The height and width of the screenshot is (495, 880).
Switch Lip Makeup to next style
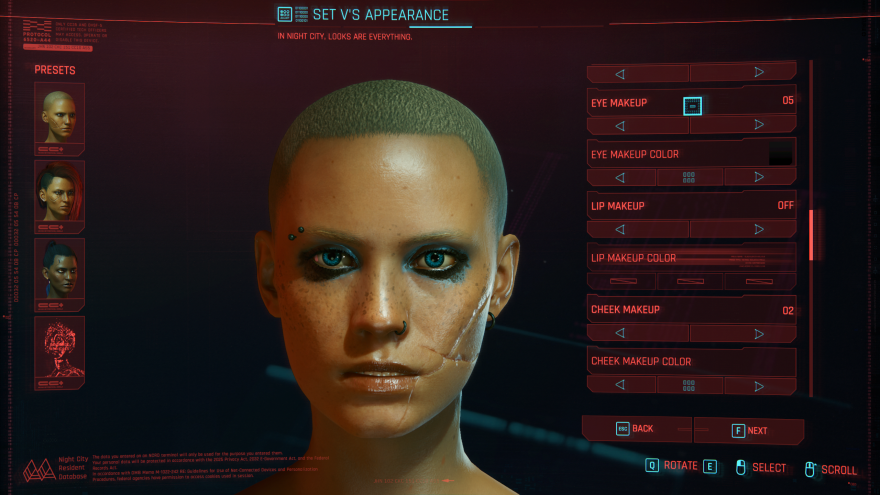(759, 229)
